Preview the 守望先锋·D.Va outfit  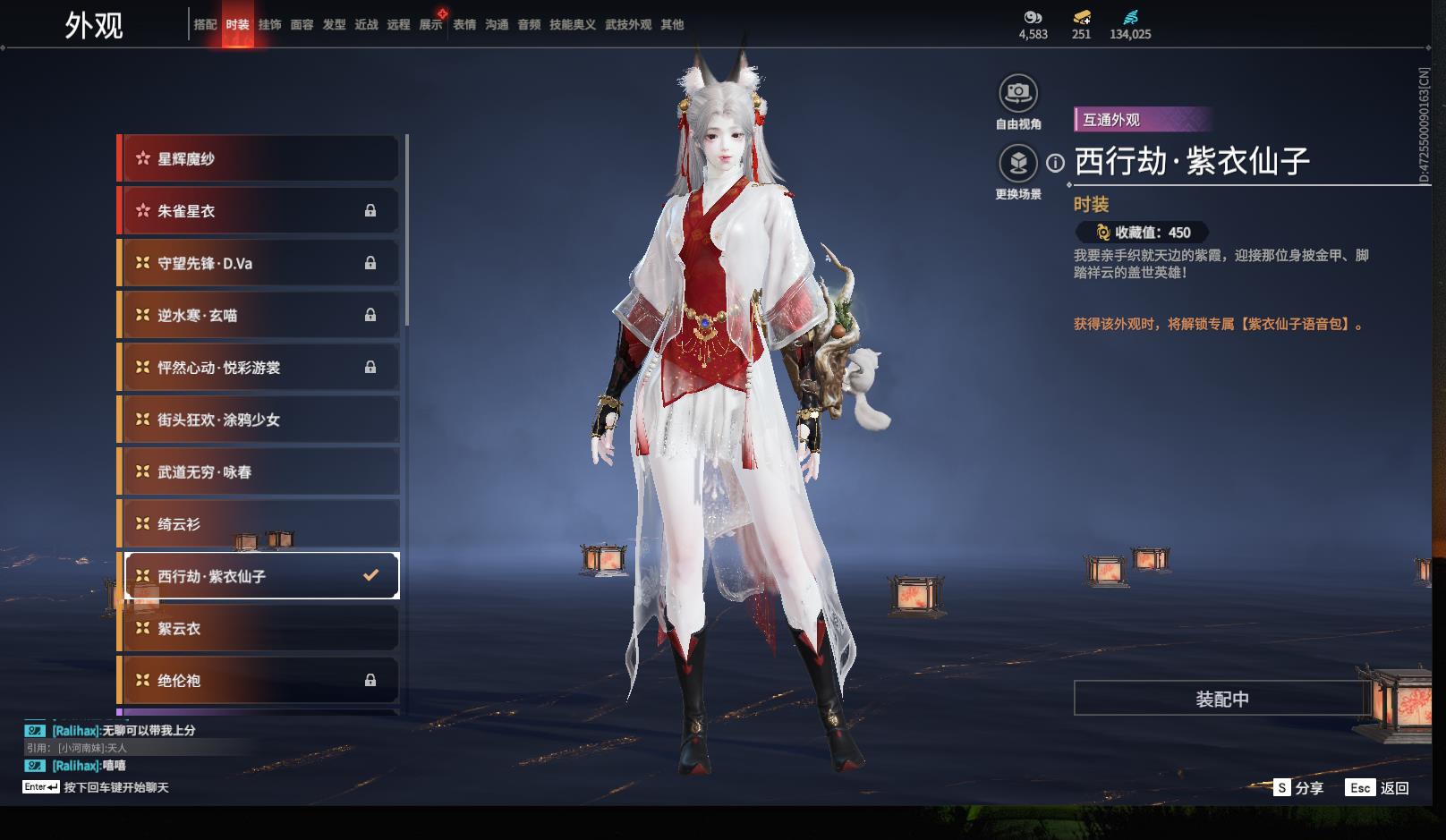coord(259,263)
